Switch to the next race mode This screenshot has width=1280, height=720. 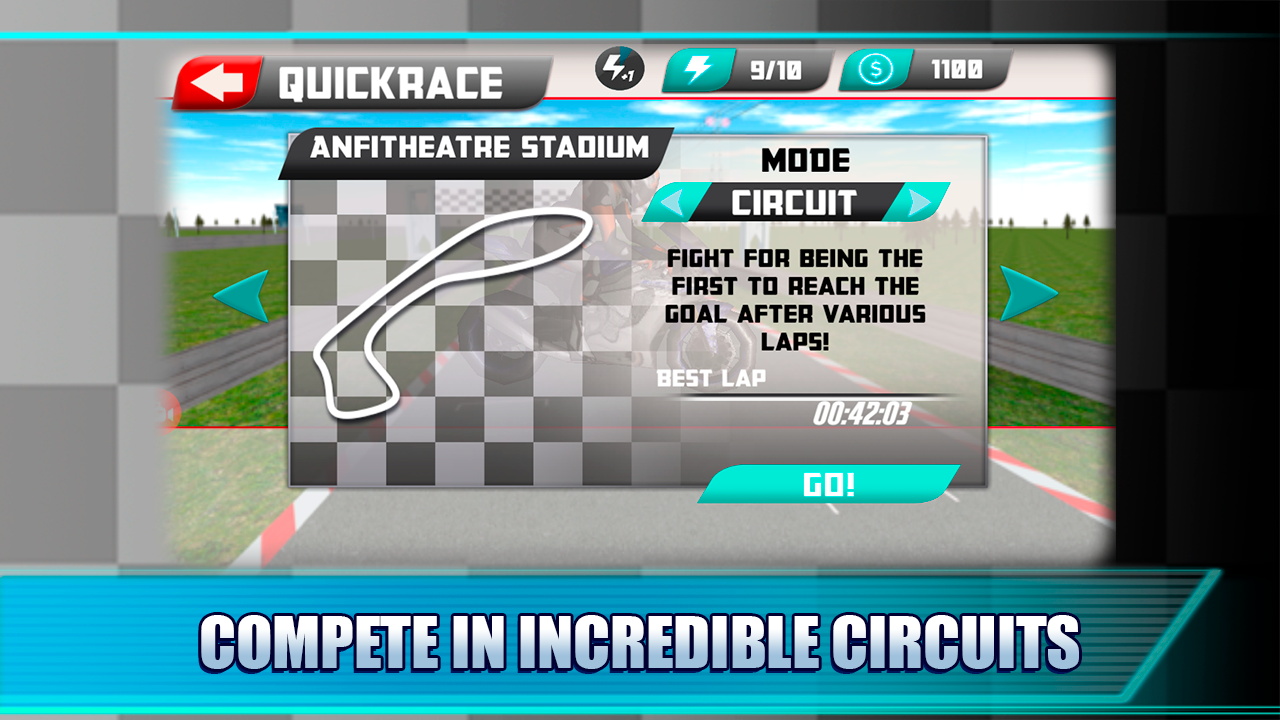click(x=921, y=203)
